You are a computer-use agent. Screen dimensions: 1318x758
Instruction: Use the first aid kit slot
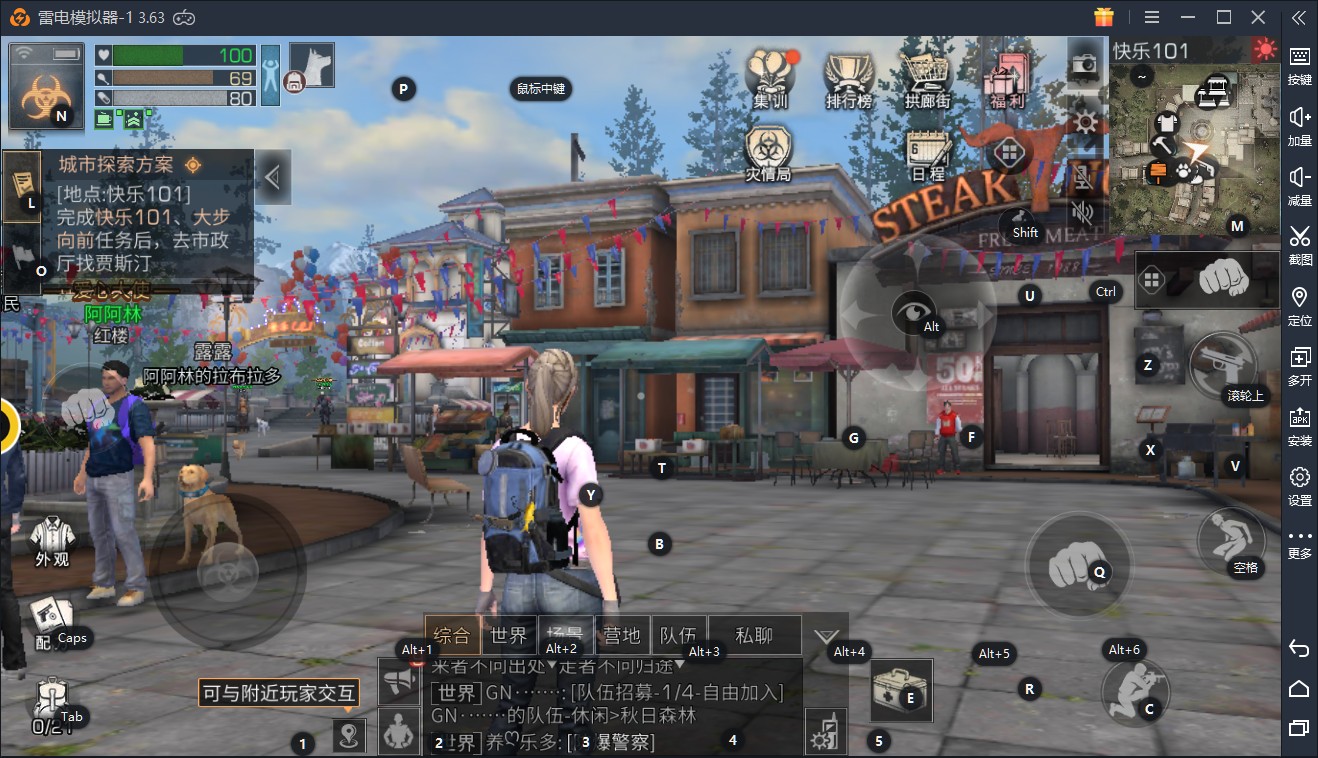coord(900,690)
